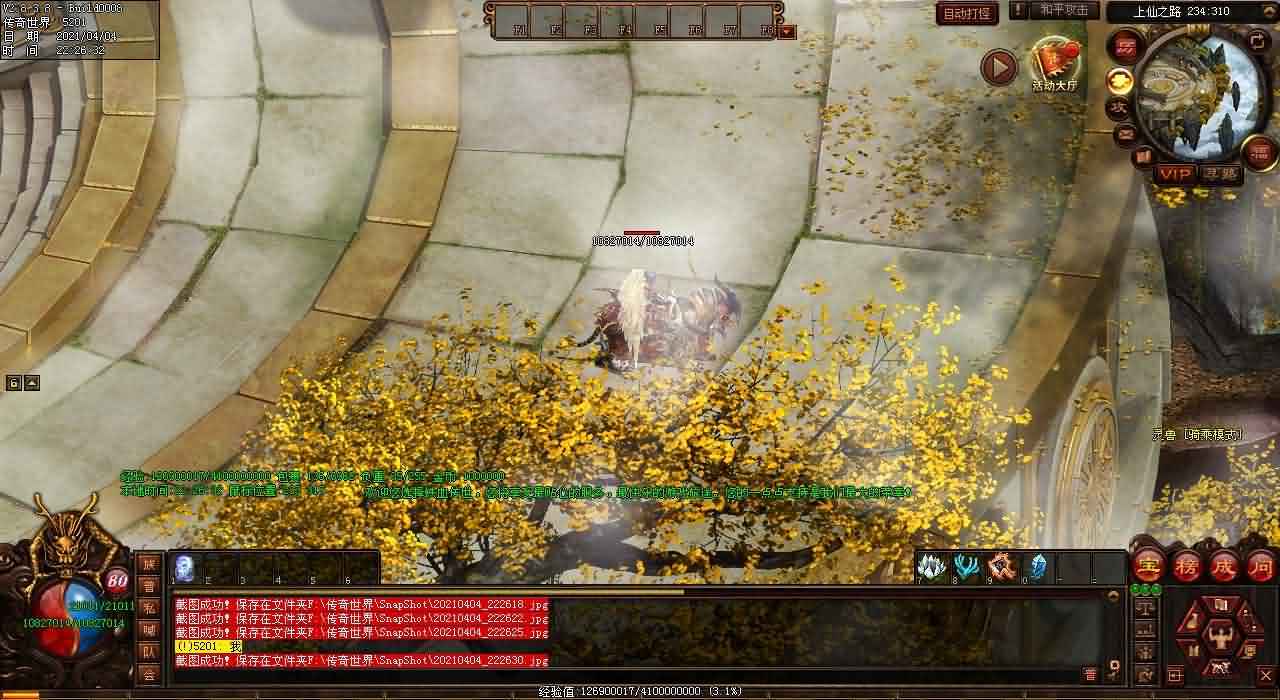Select the white lotus skill icon
The height and width of the screenshot is (700, 1280).
pyautogui.click(x=932, y=567)
